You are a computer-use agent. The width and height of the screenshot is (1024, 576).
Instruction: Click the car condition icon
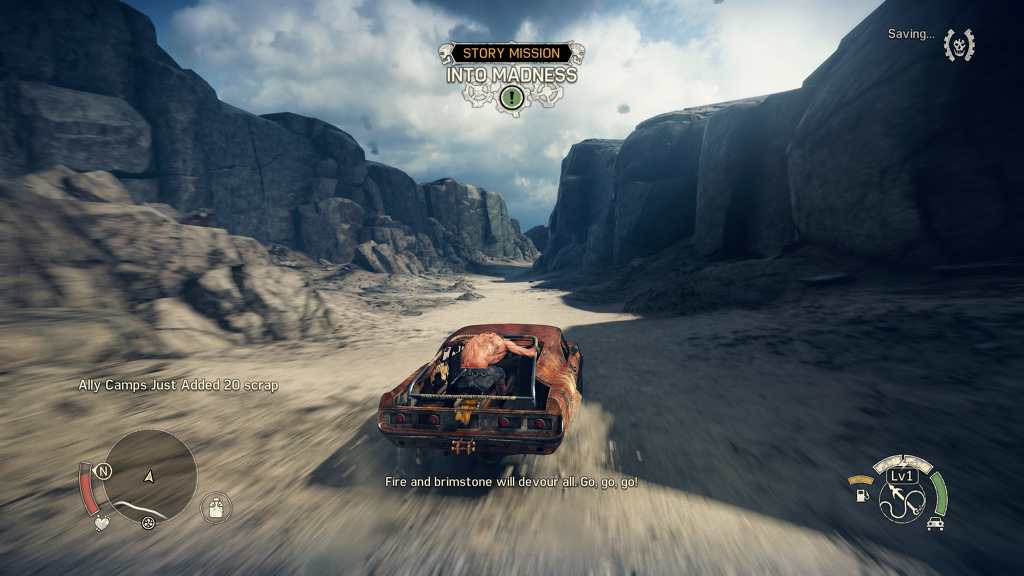pyautogui.click(x=935, y=523)
